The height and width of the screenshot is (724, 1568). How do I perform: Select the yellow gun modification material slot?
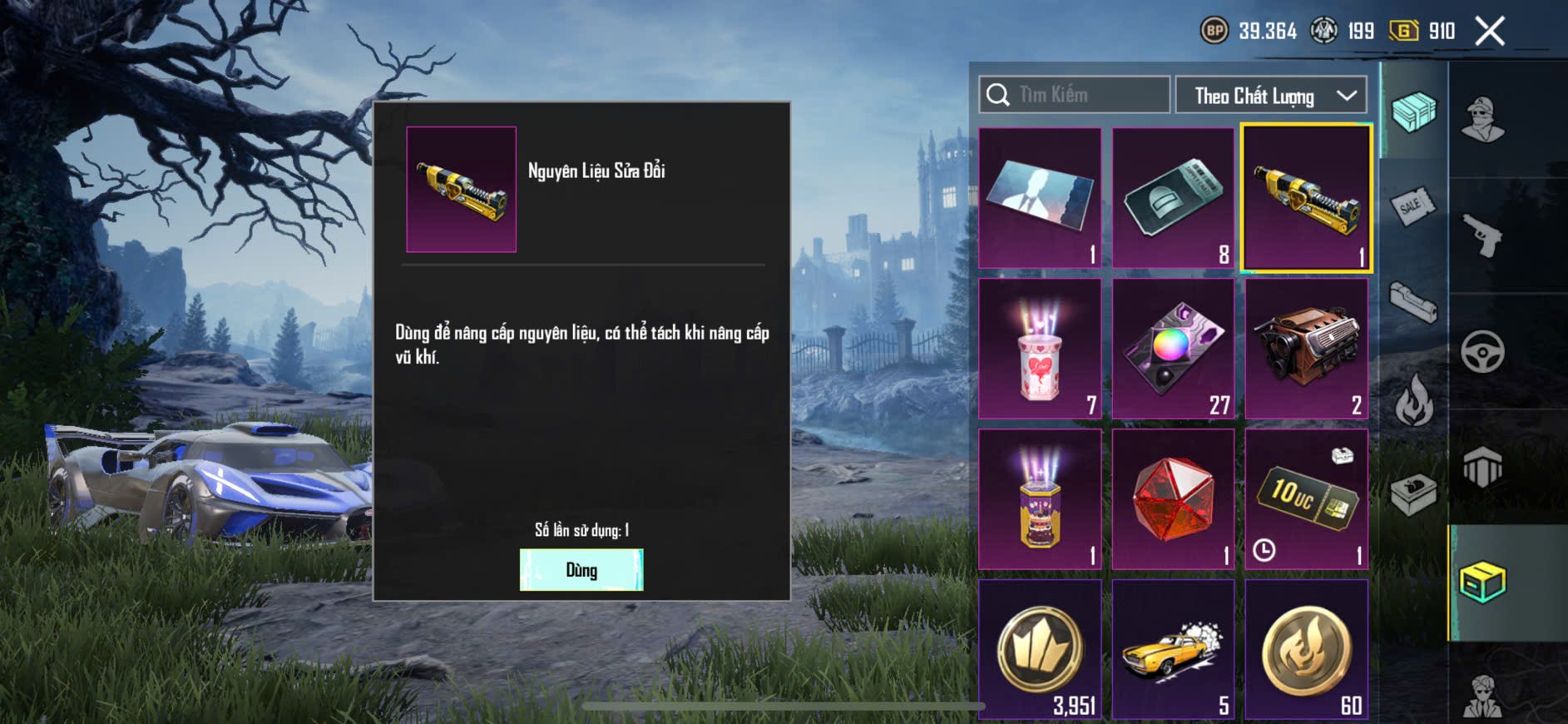tap(1306, 198)
